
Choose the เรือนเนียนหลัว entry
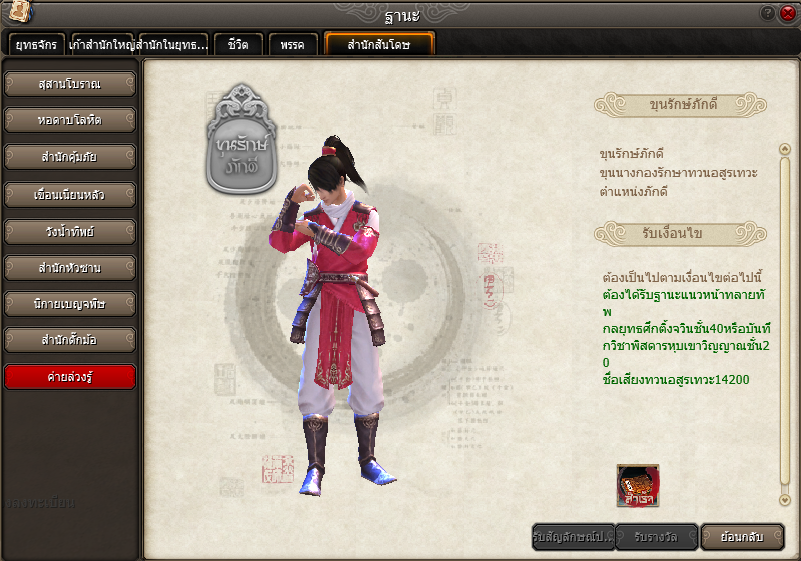pos(70,194)
